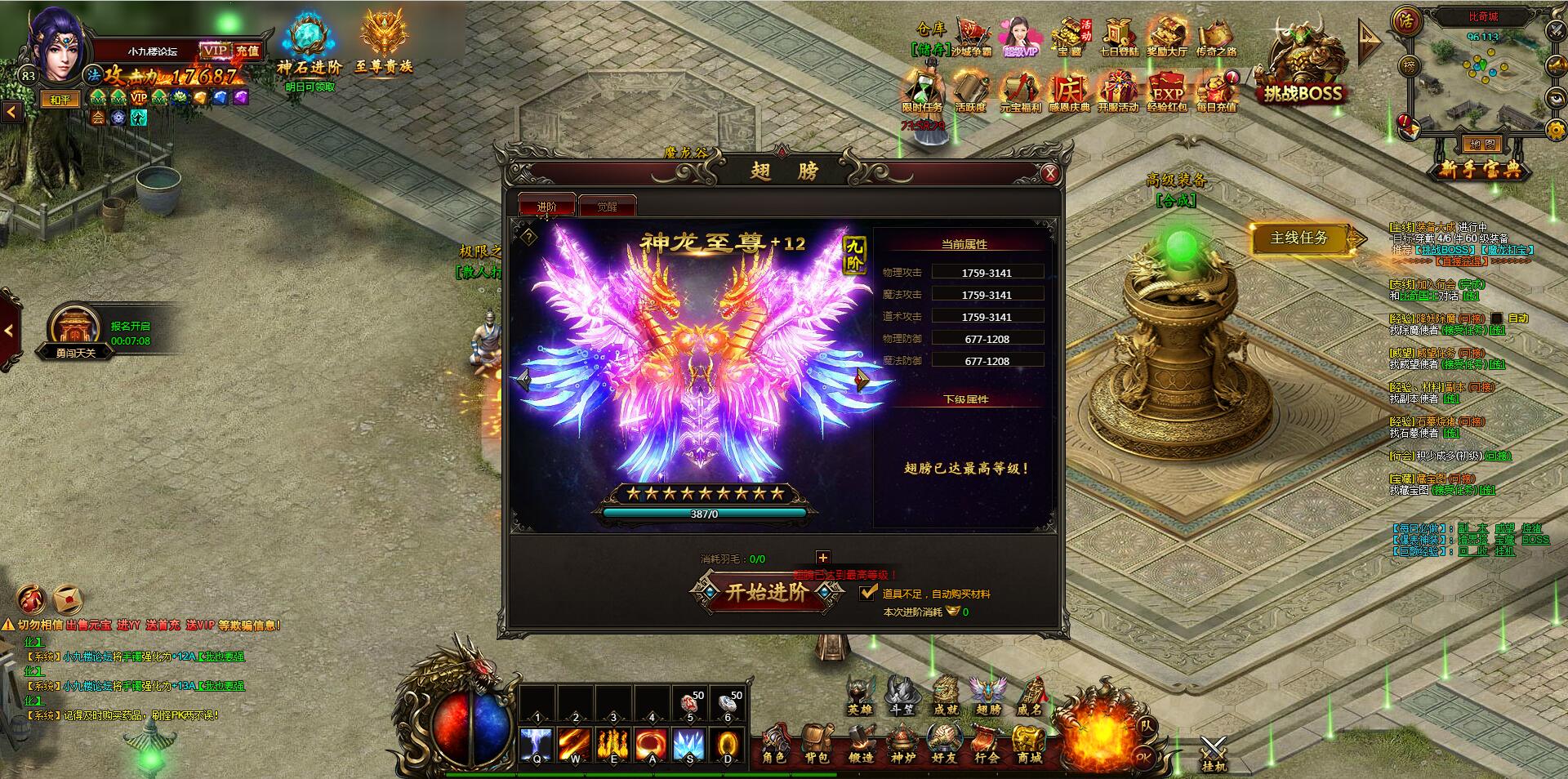Add feathers with the plus button
This screenshot has width=1568, height=779.
pyautogui.click(x=822, y=558)
